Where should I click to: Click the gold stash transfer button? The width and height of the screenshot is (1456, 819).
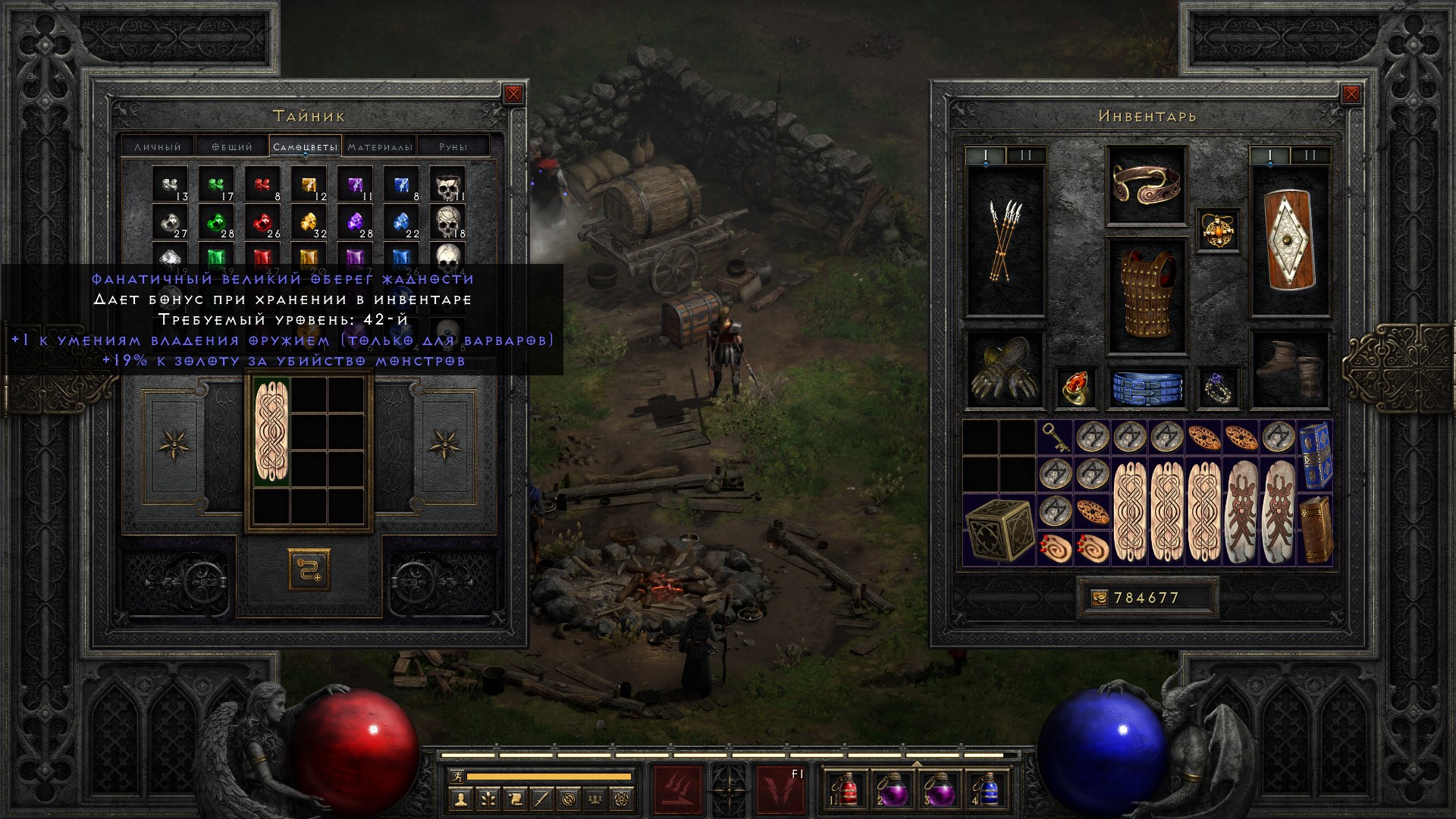pos(309,570)
